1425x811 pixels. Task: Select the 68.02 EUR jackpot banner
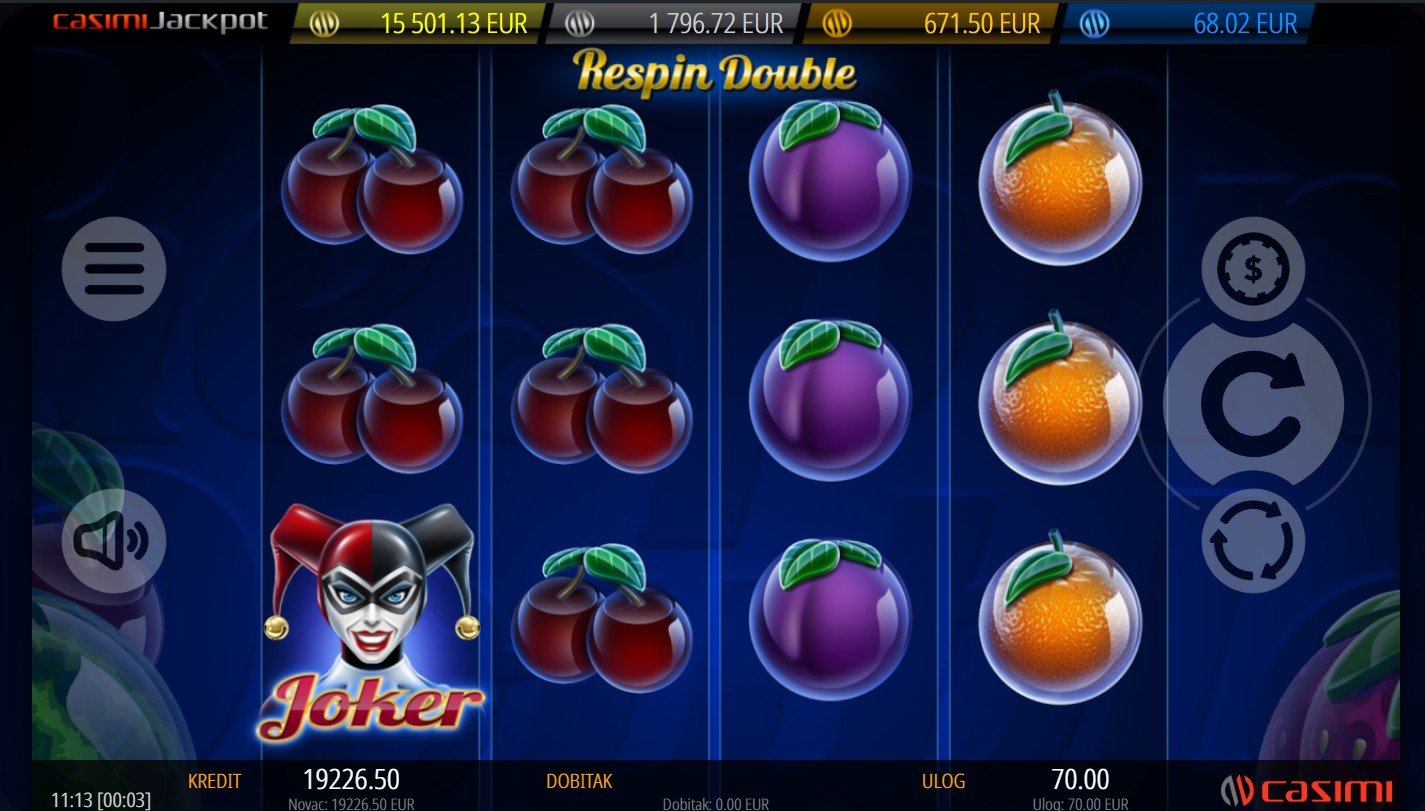click(1186, 23)
